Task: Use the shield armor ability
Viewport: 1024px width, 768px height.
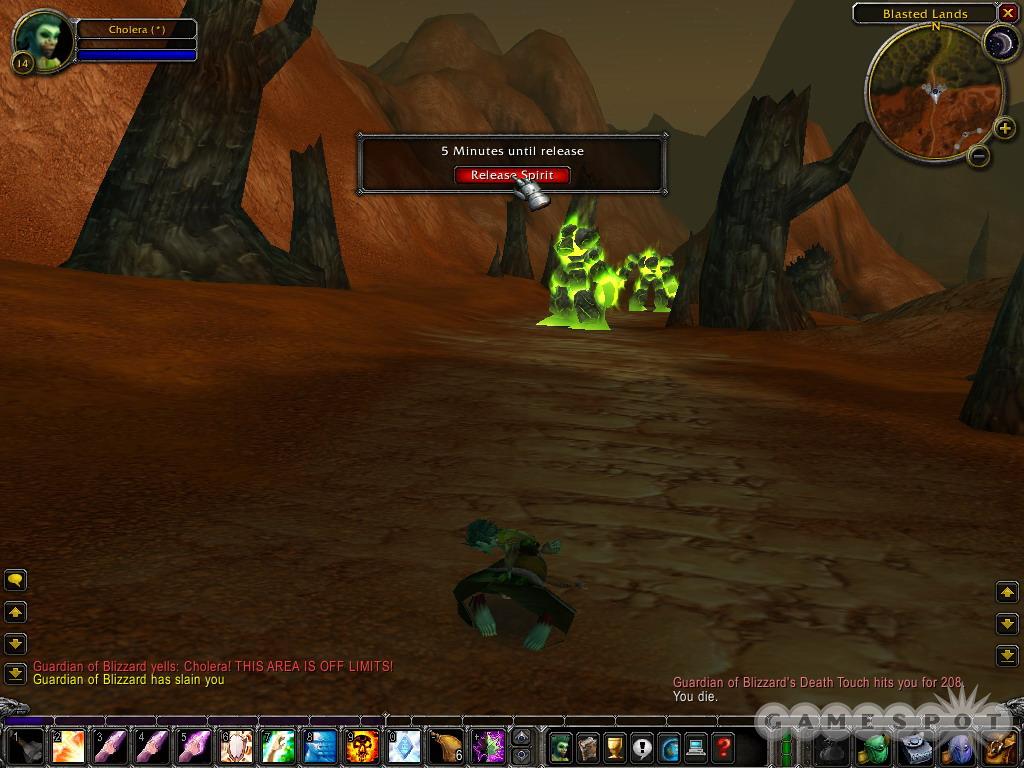Action: [237, 747]
